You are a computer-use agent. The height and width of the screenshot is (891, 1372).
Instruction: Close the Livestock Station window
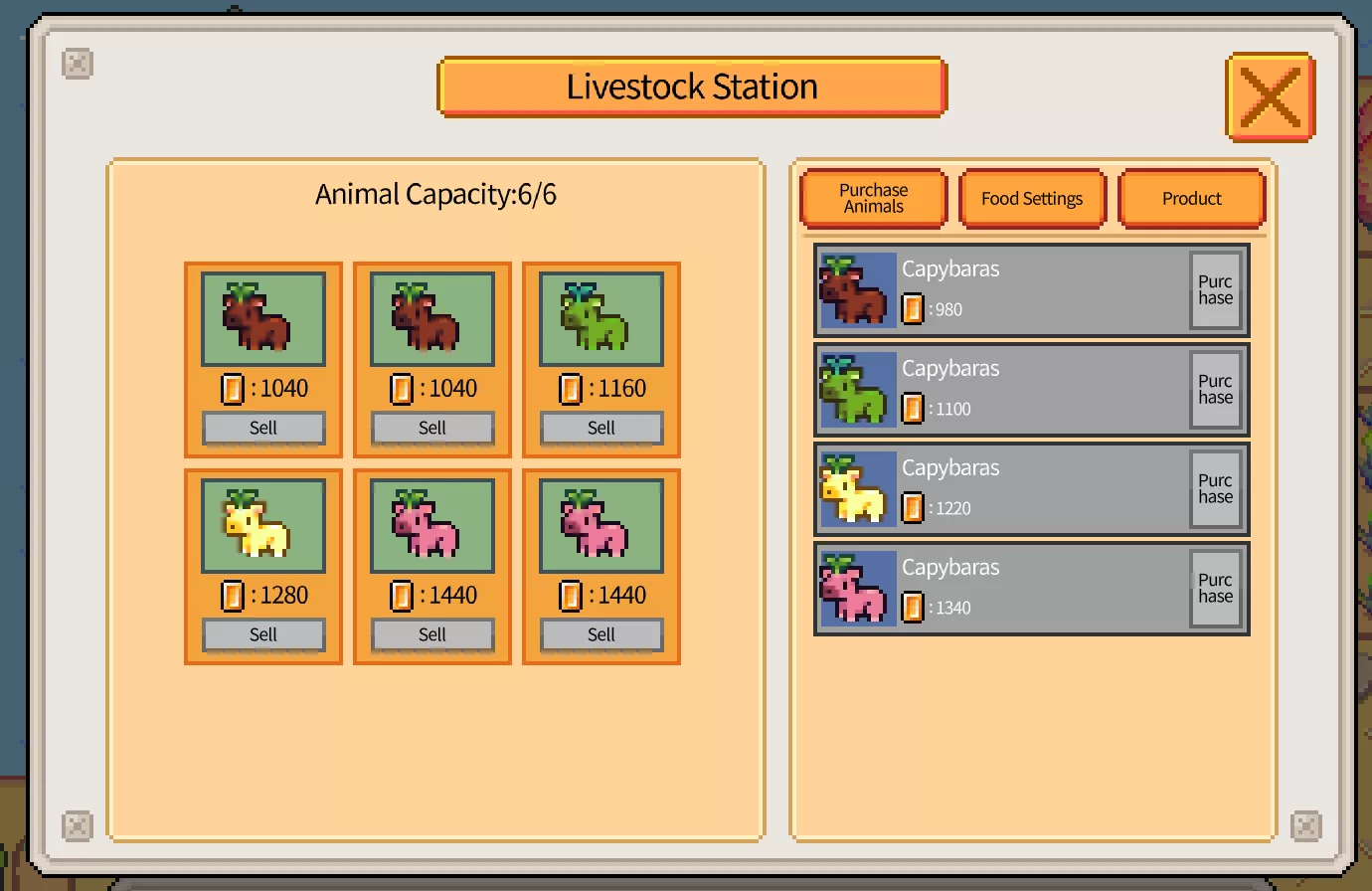pos(1270,96)
